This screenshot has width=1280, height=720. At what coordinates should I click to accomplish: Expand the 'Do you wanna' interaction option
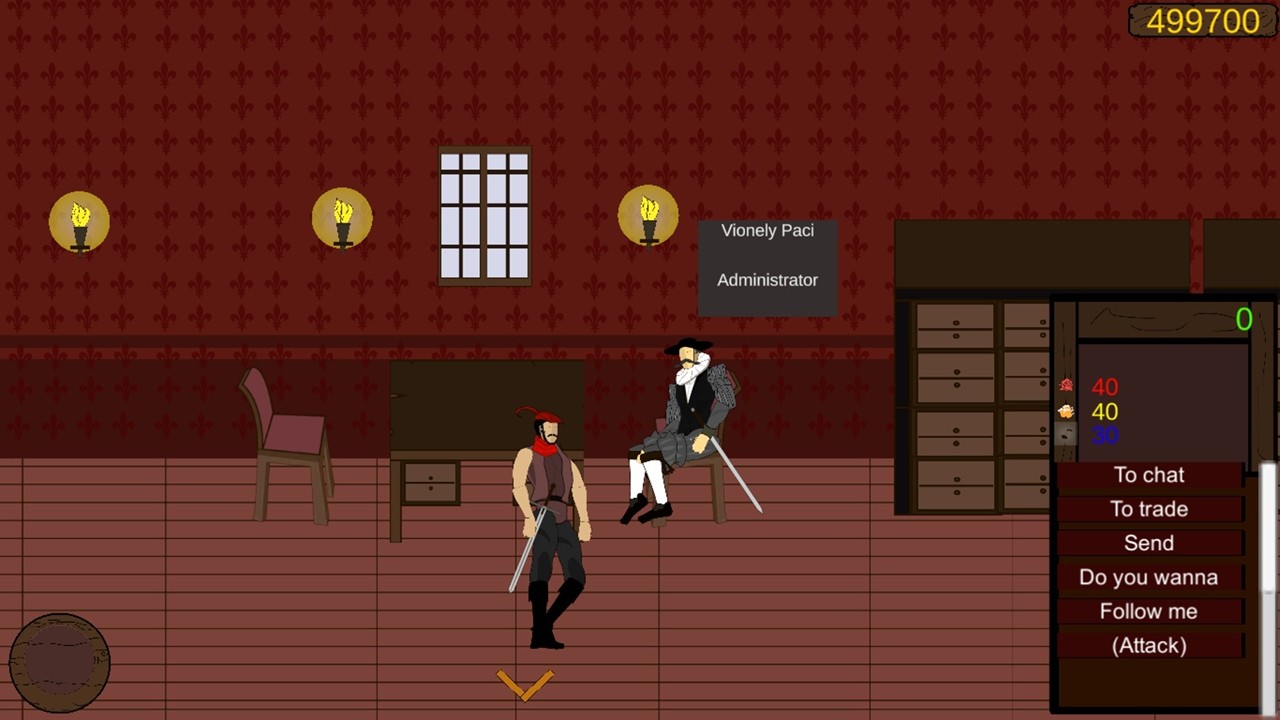point(1148,577)
